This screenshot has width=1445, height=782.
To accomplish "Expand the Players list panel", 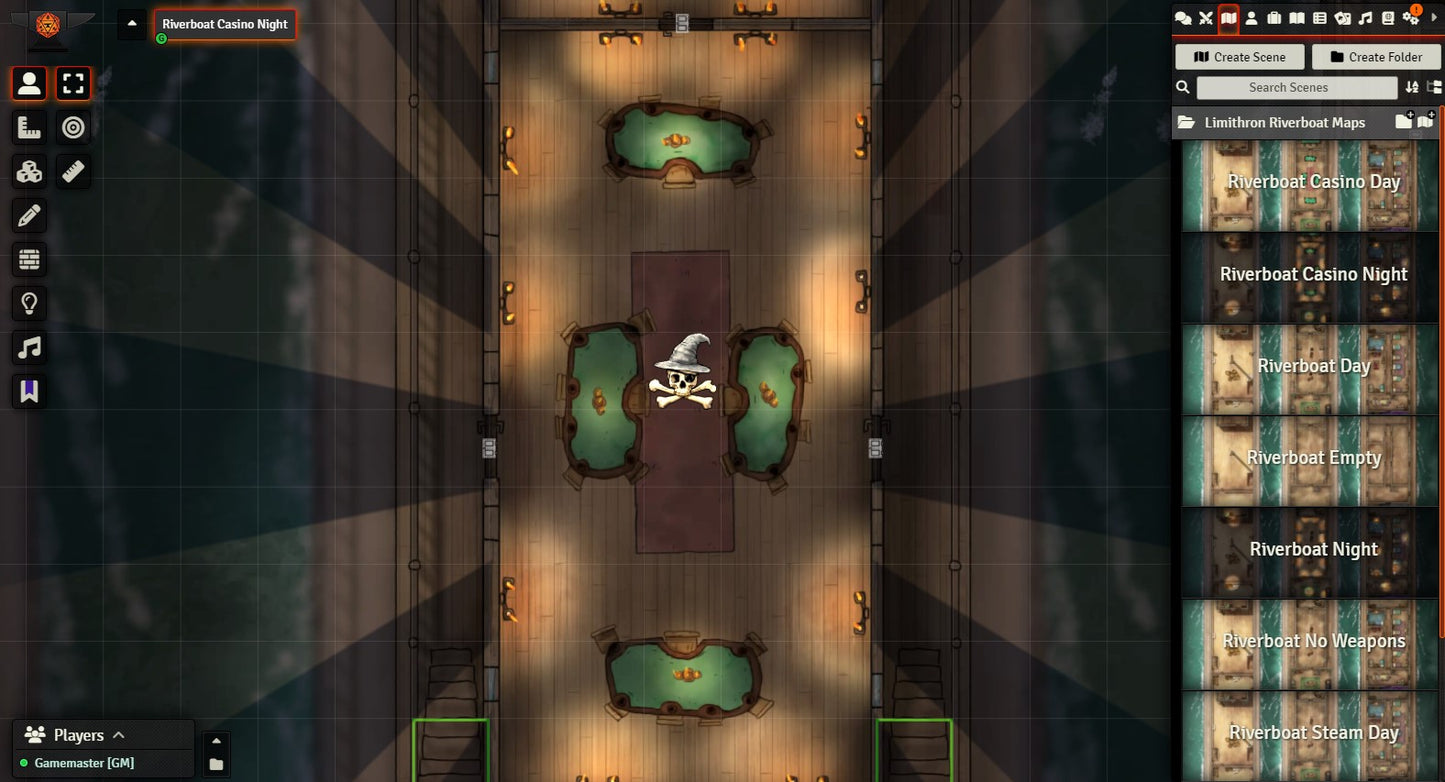I will tap(118, 735).
